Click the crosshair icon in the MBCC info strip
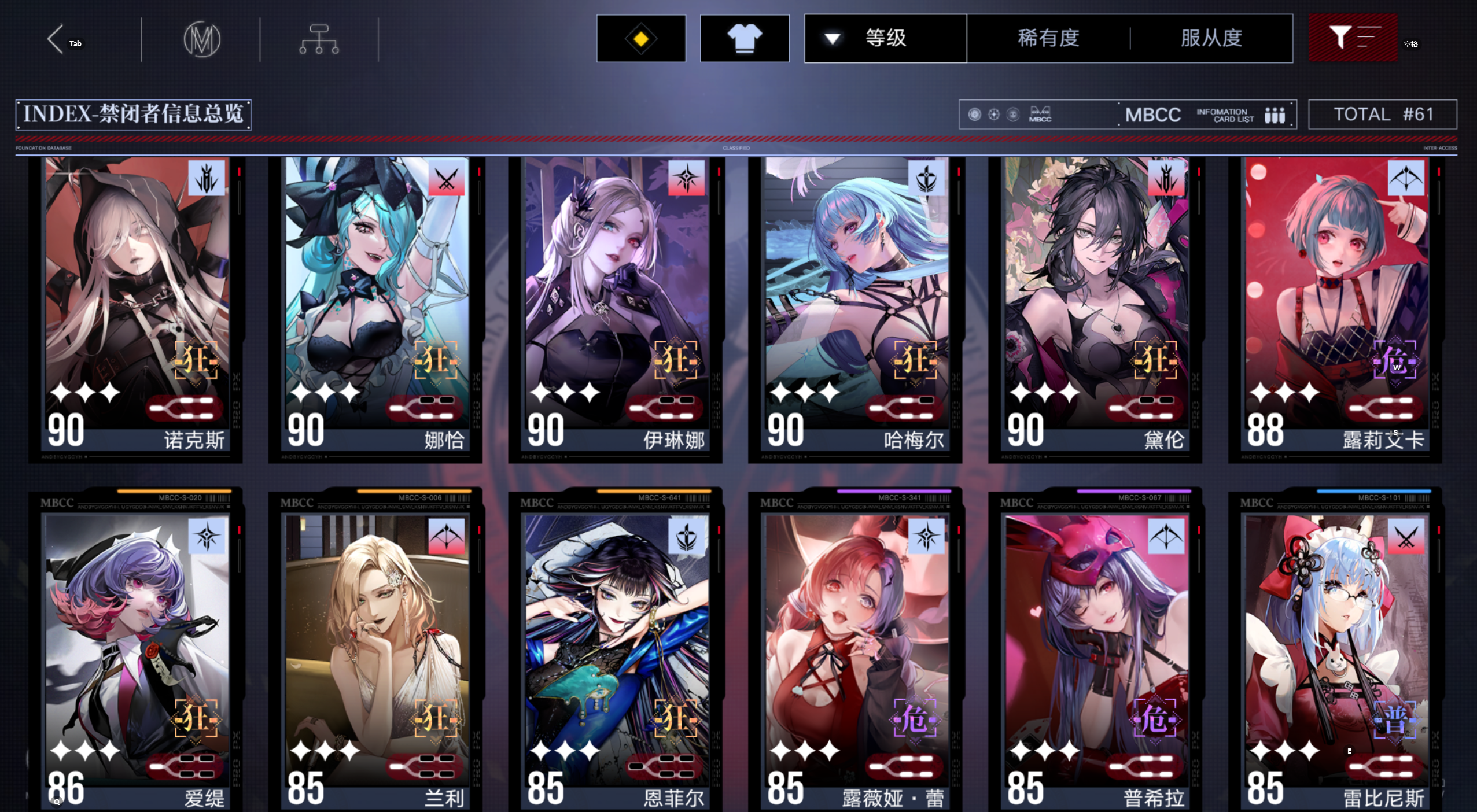Image resolution: width=1477 pixels, height=812 pixels. [x=993, y=114]
